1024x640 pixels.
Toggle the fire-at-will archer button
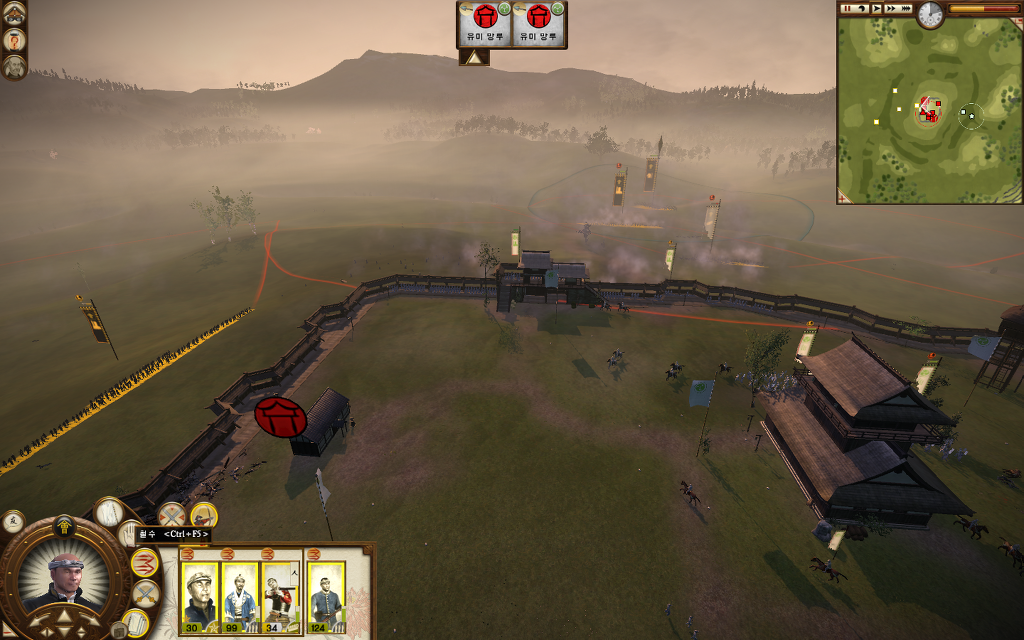204,516
